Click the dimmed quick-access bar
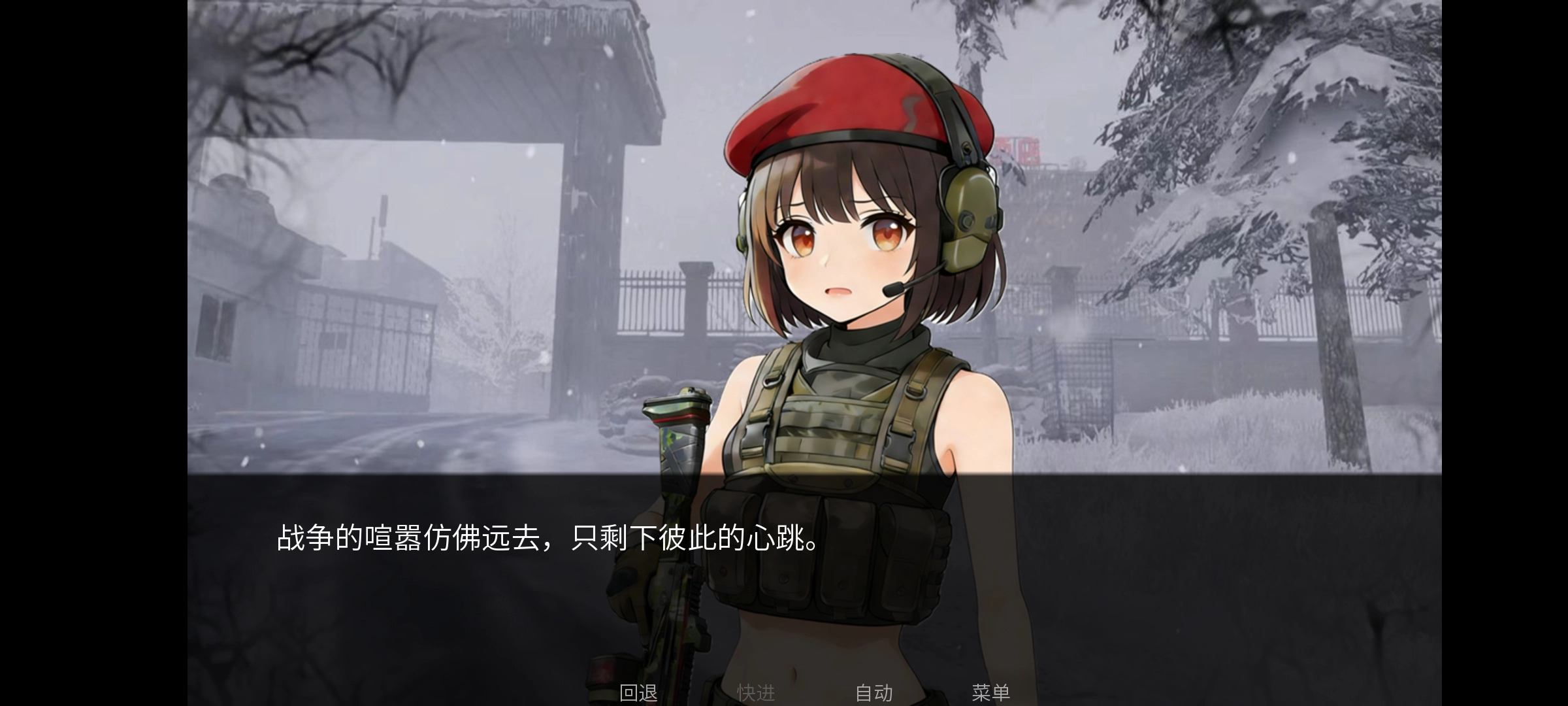Viewport: 1568px width, 706px height. (817, 691)
